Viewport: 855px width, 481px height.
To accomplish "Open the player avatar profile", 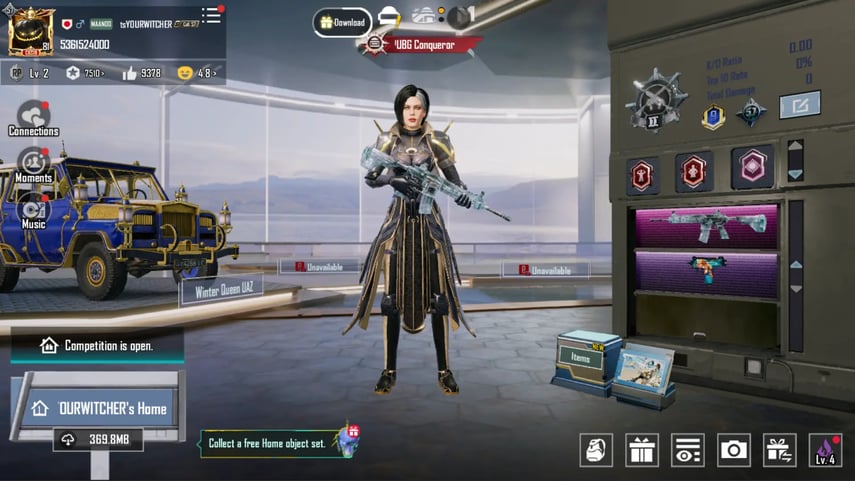I will (31, 31).
